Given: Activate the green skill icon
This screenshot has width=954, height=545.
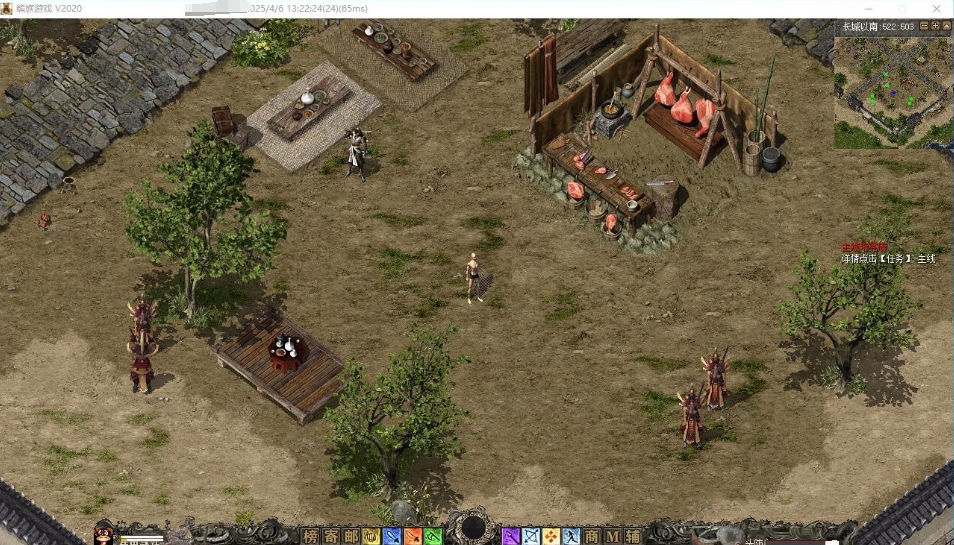Looking at the screenshot, I should pyautogui.click(x=432, y=536).
